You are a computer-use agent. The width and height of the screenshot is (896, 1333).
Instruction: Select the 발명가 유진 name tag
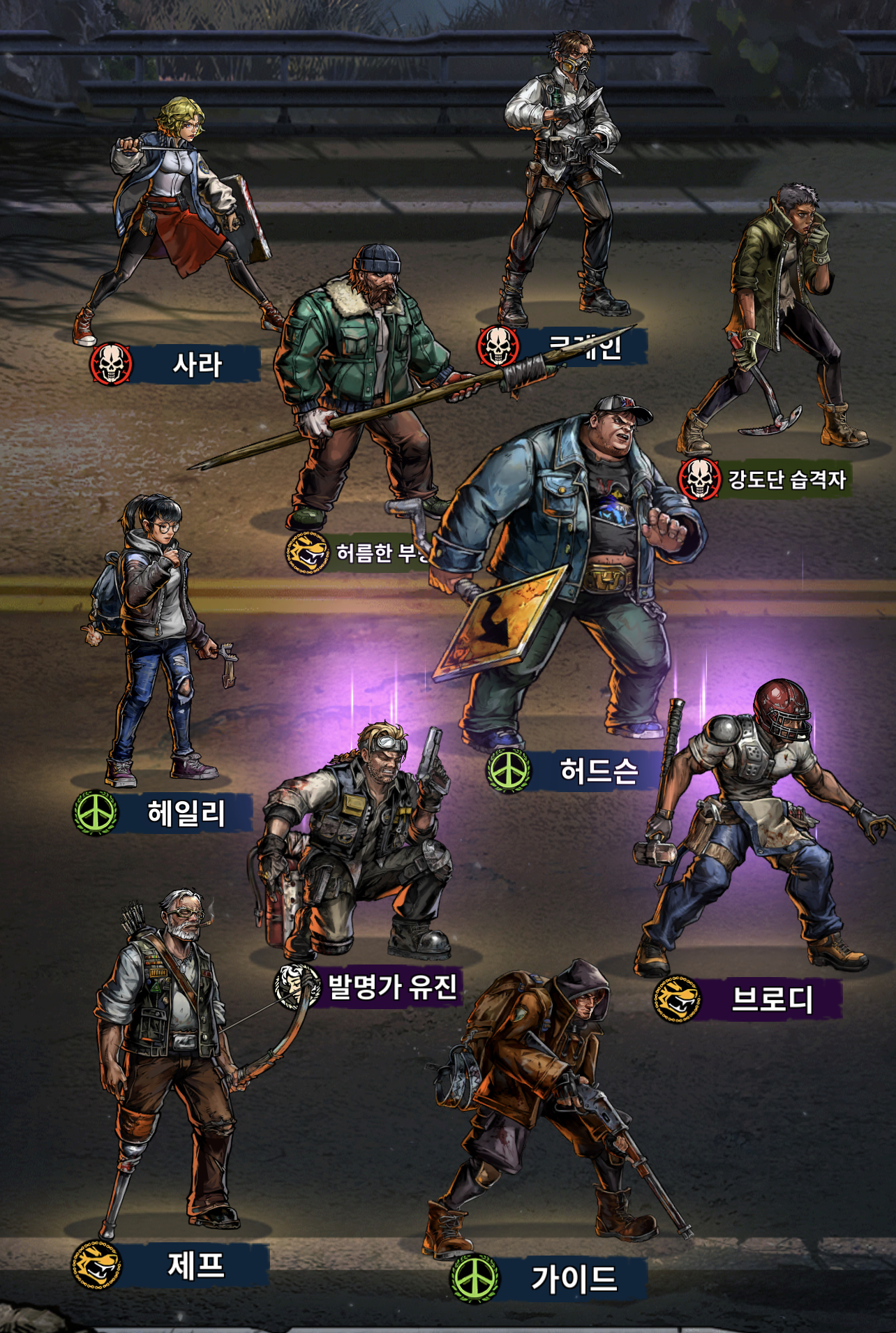click(x=392, y=986)
